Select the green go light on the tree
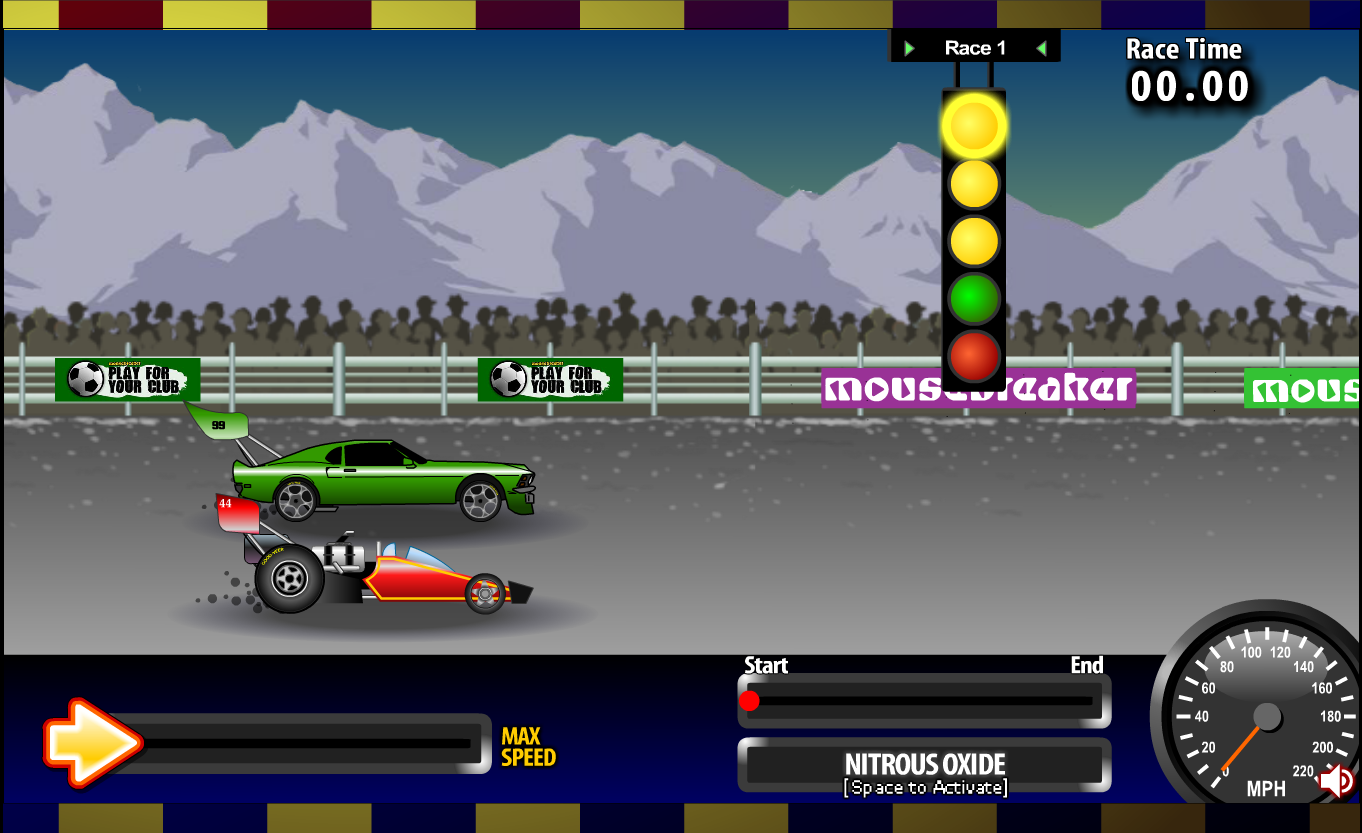 pos(973,296)
